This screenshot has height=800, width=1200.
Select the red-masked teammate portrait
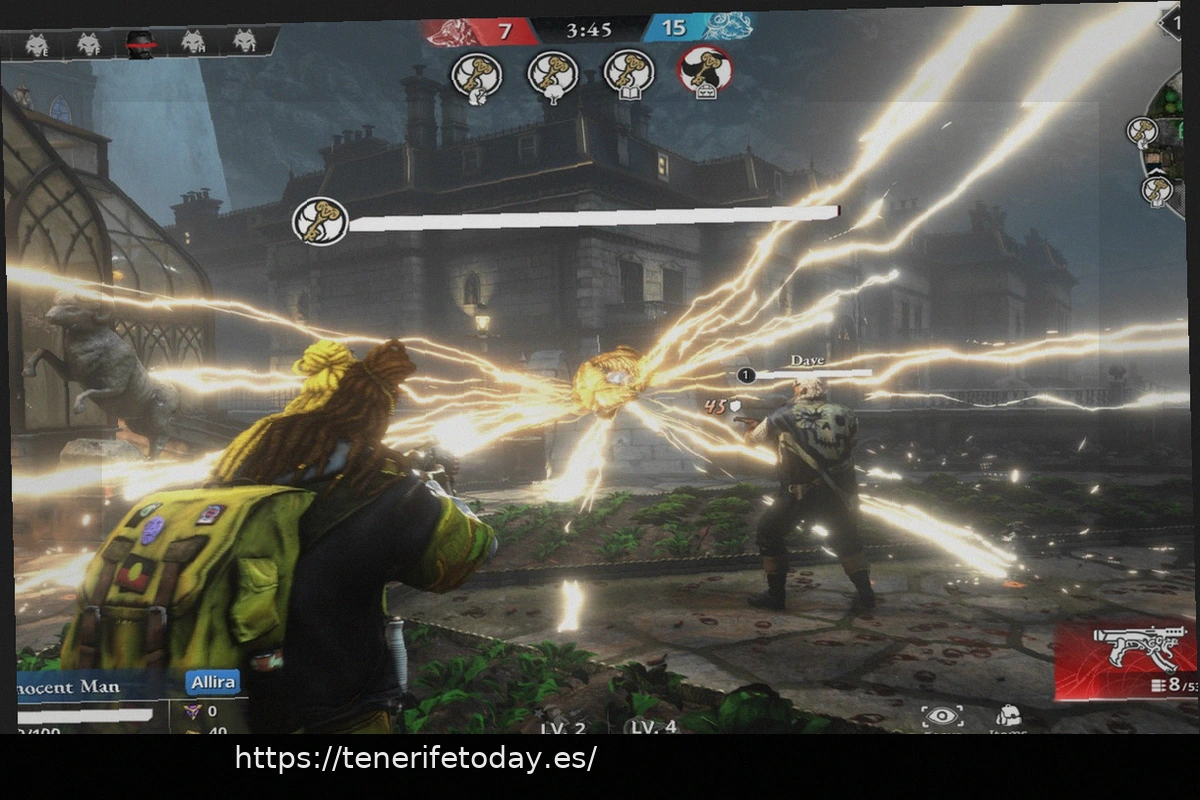pyautogui.click(x=140, y=43)
